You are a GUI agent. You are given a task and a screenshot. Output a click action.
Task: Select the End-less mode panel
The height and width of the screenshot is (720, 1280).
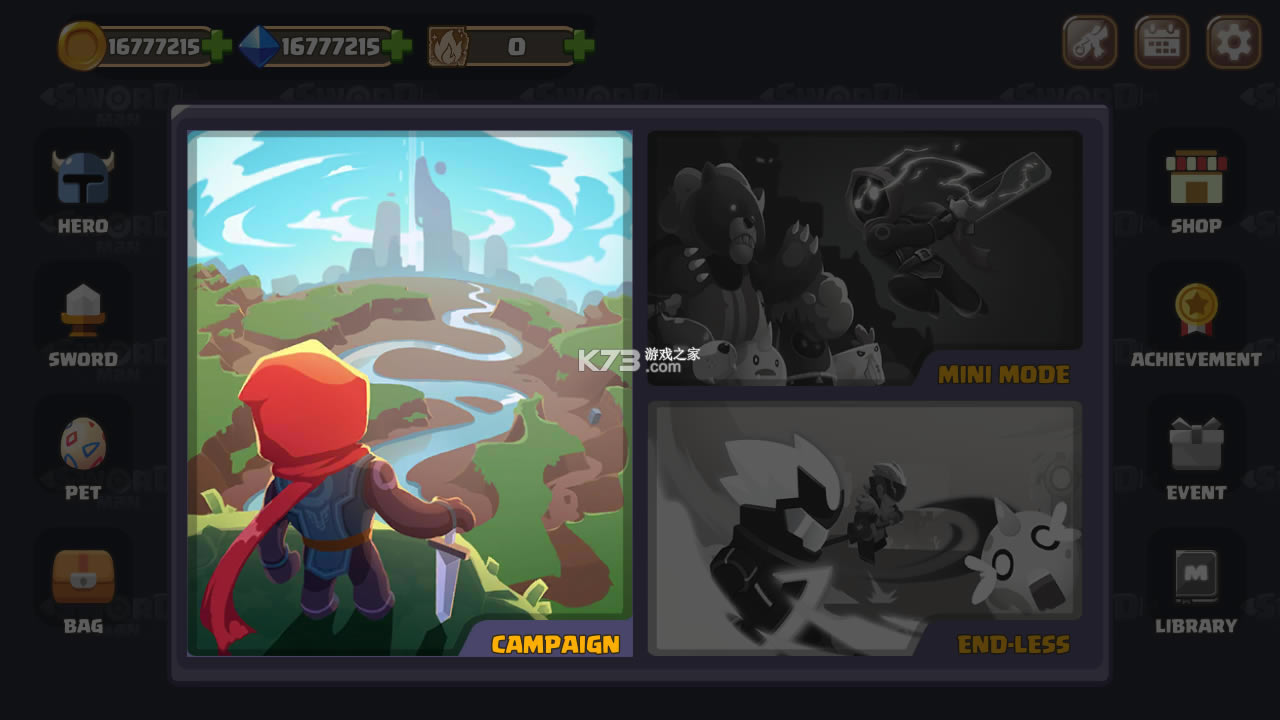(x=865, y=528)
